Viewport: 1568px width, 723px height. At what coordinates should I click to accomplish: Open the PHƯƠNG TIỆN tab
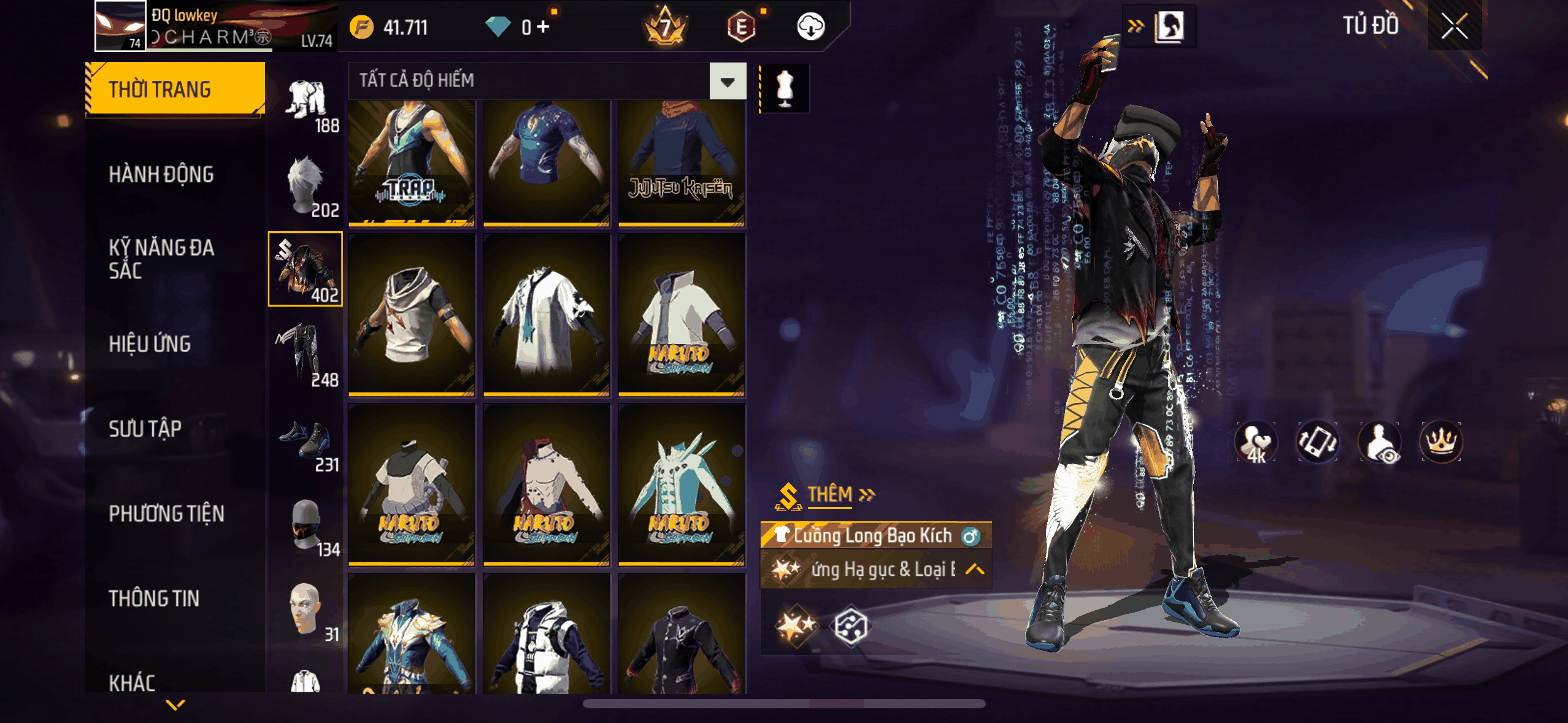point(166,513)
